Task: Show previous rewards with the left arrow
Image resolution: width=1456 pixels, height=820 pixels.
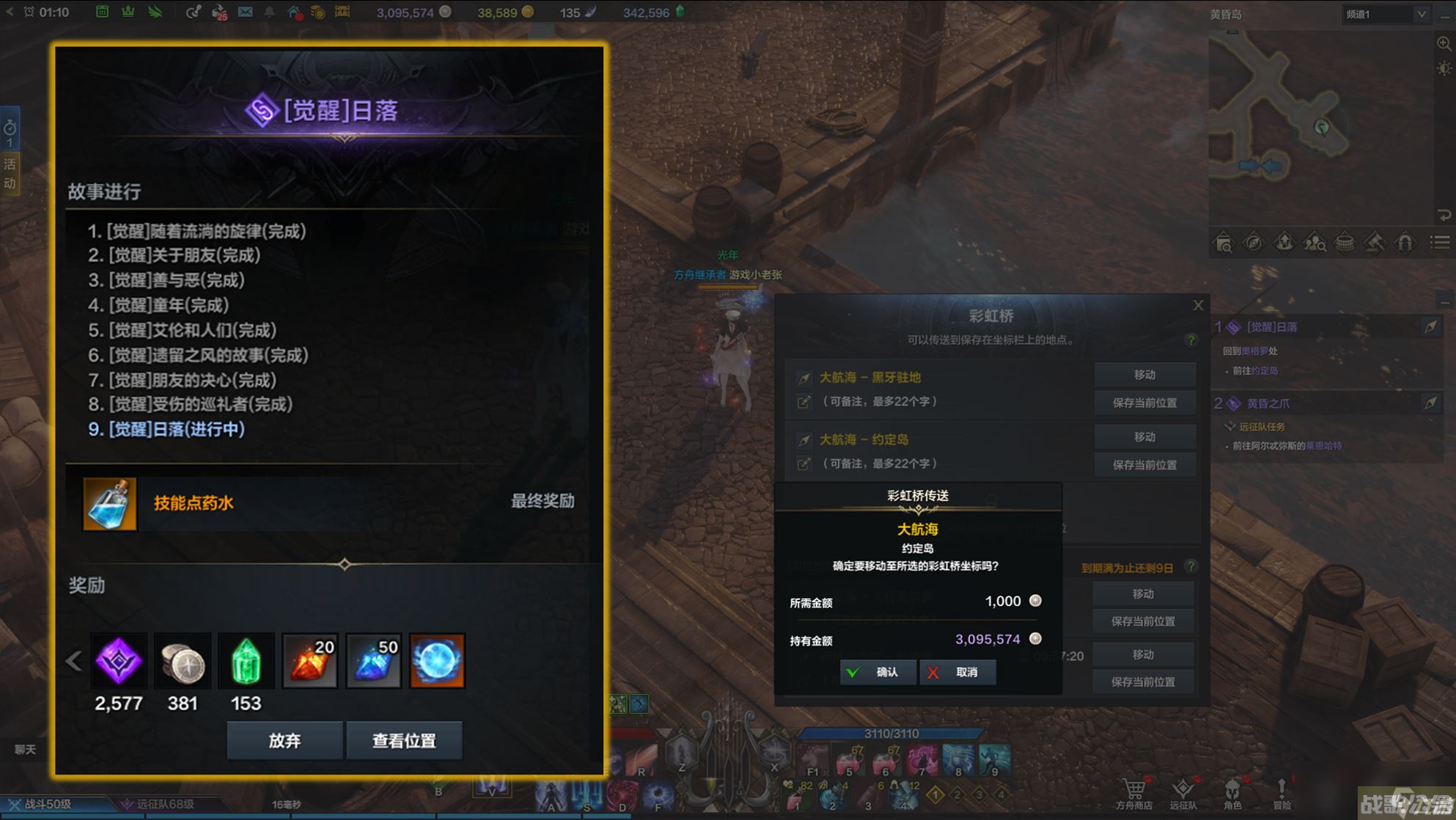Action: tap(73, 661)
